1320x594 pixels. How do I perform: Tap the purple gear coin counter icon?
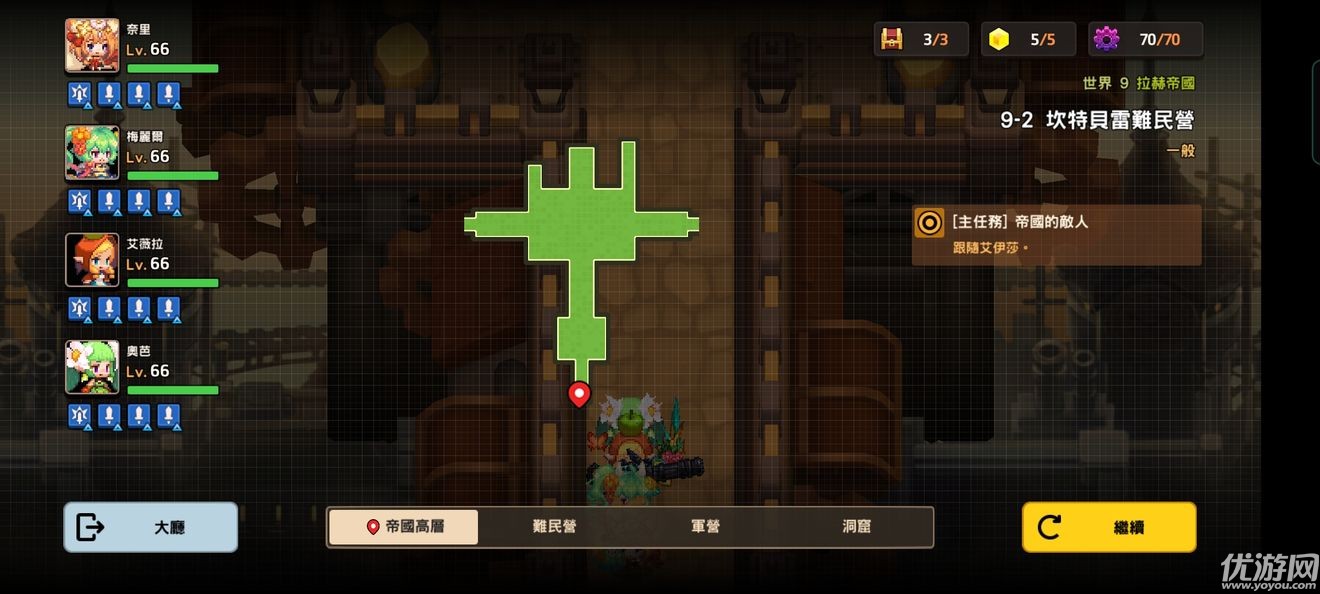tap(1106, 40)
